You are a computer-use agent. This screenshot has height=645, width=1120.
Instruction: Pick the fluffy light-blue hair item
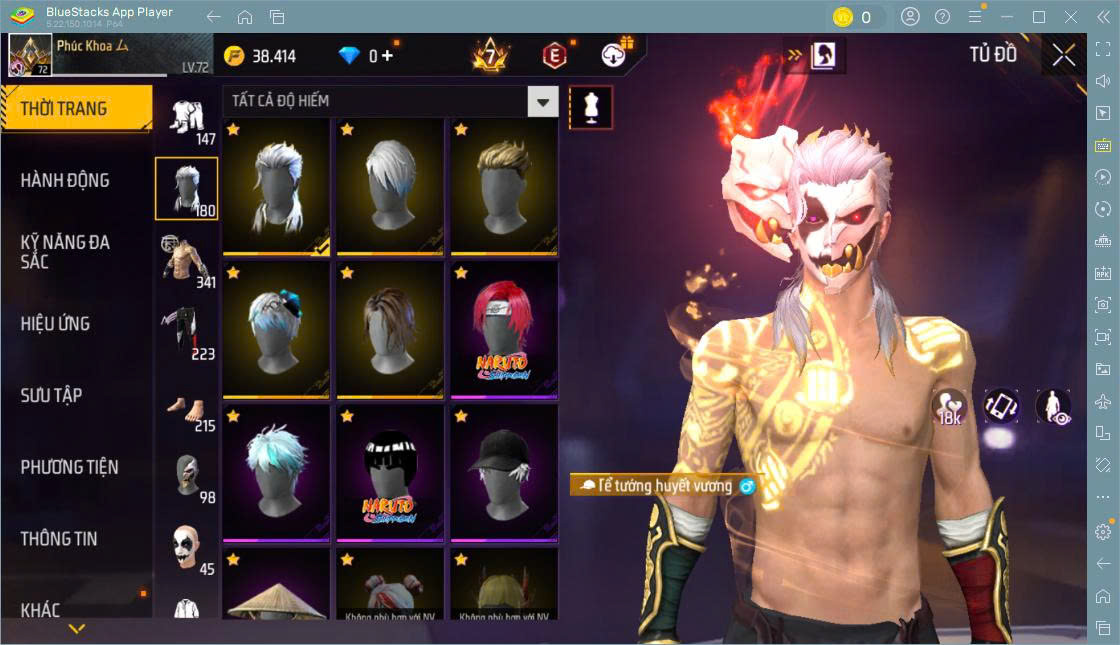pos(276,471)
